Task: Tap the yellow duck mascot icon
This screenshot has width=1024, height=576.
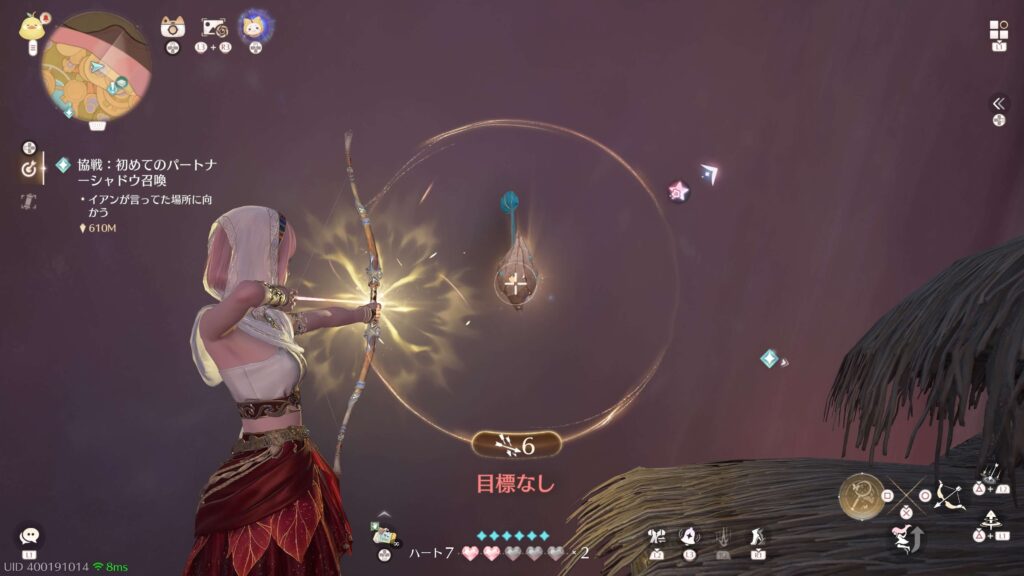Action: pos(29,27)
